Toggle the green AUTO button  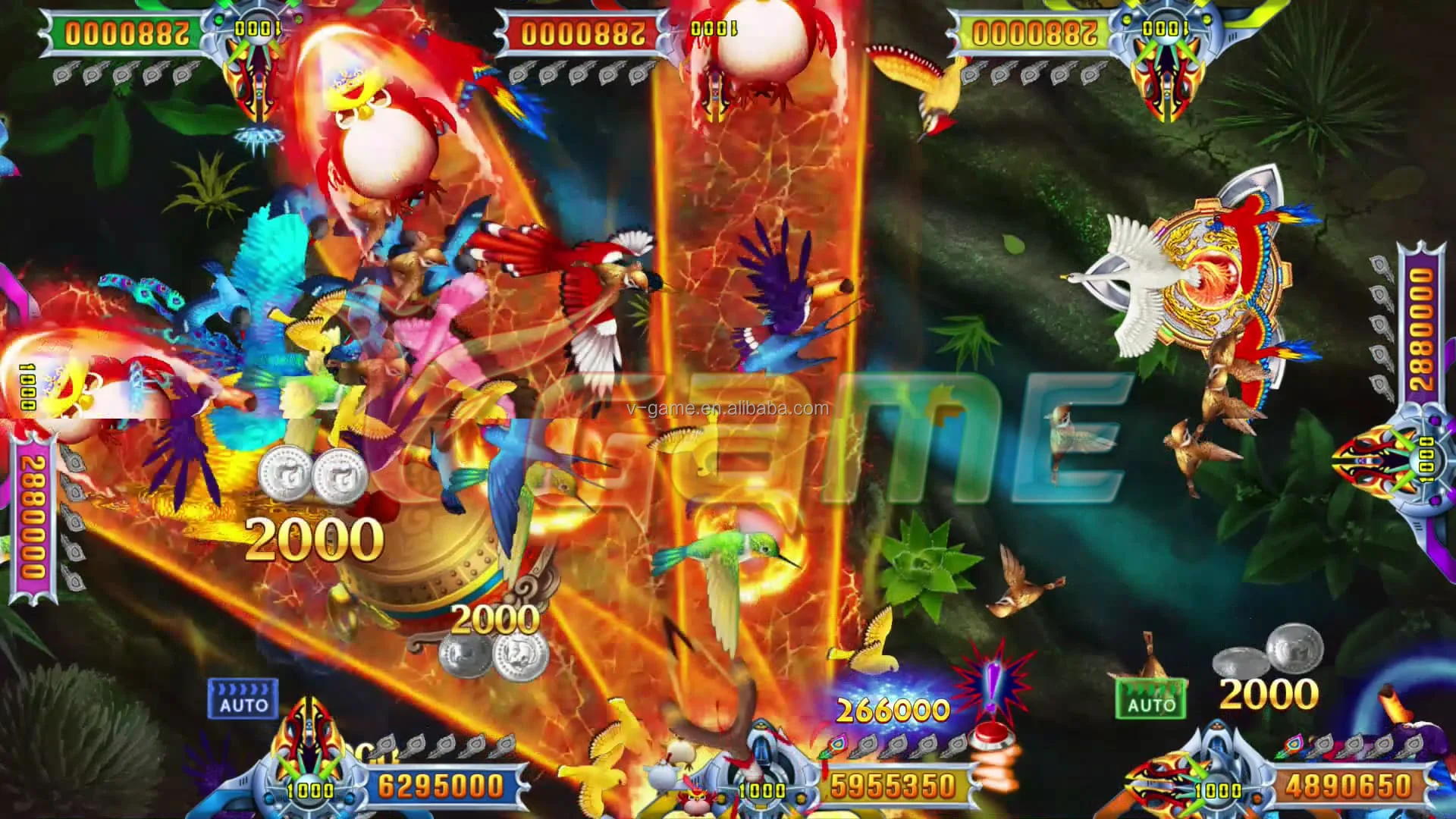click(1150, 698)
